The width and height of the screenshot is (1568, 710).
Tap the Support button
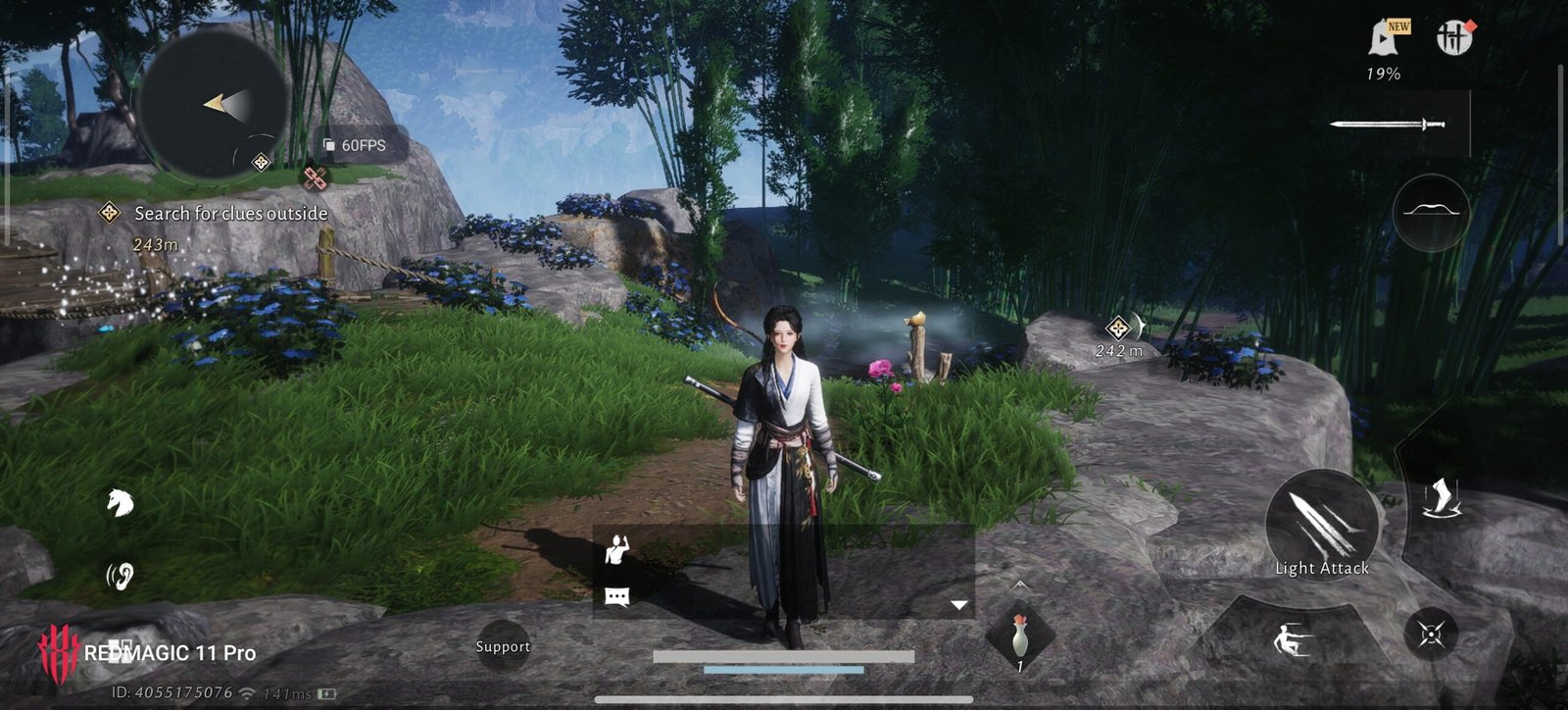(x=503, y=646)
